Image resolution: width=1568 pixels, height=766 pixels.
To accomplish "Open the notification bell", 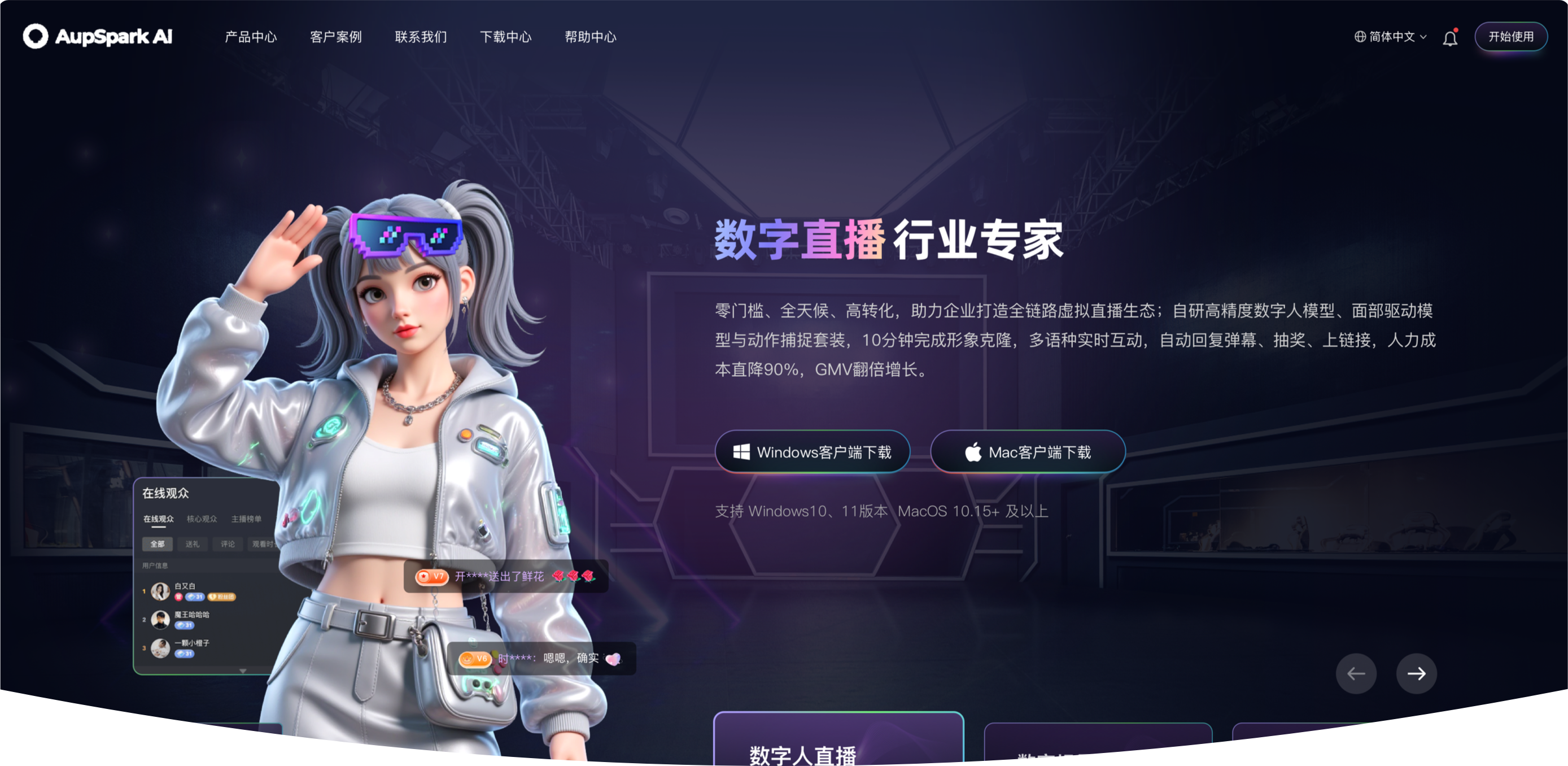I will tap(1450, 37).
